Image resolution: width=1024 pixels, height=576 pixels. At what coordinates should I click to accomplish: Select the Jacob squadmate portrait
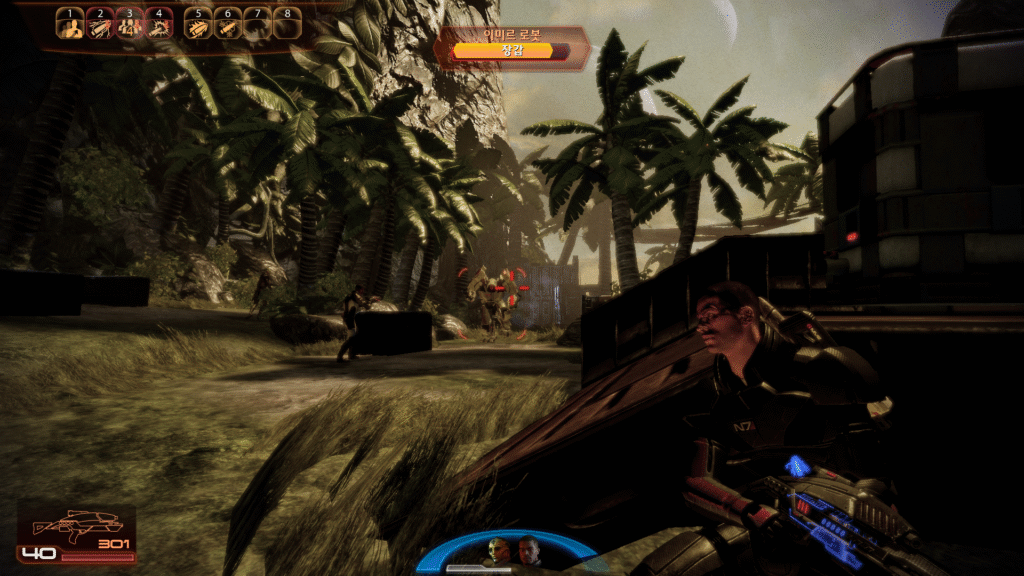(527, 550)
